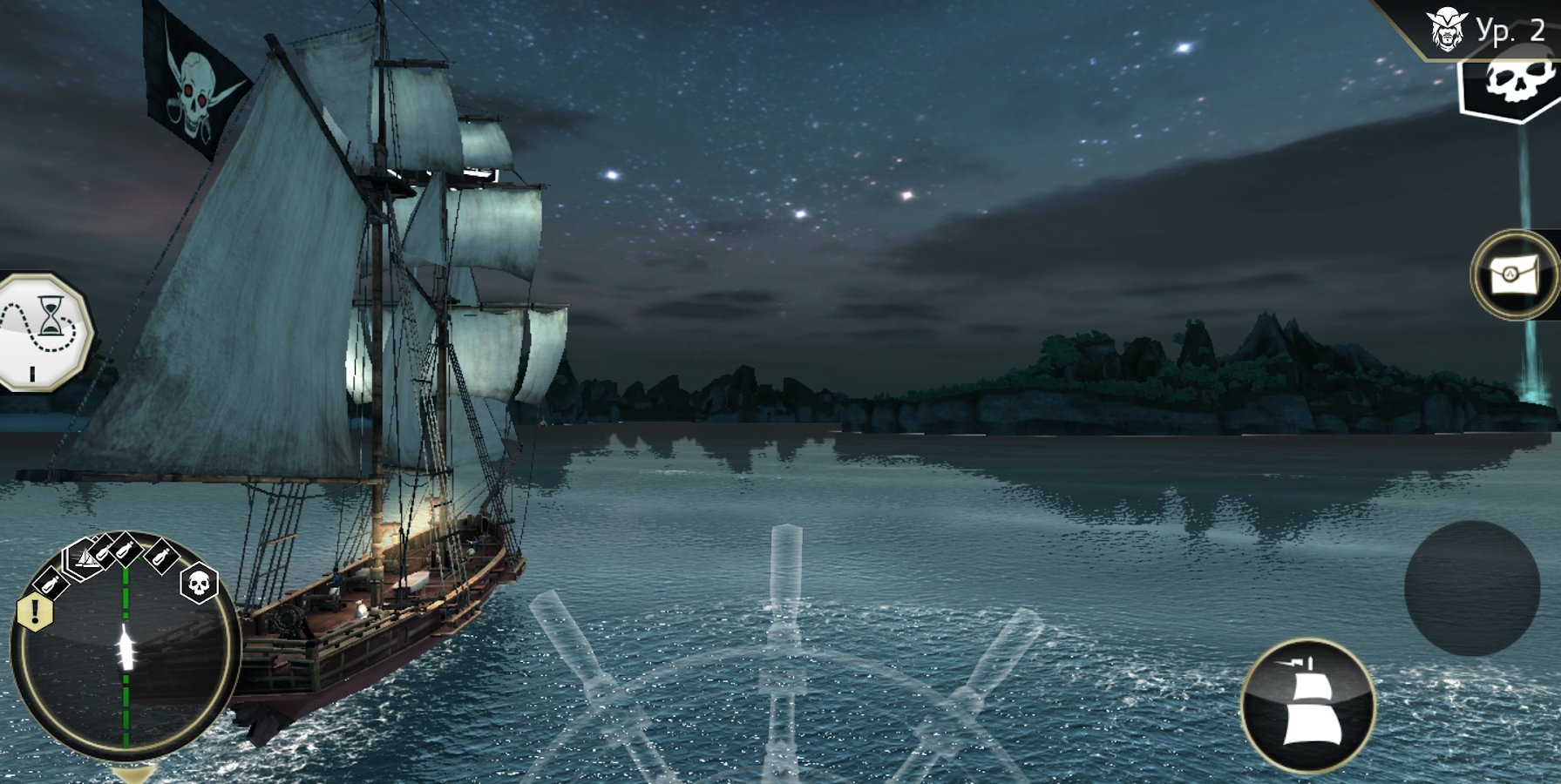Open the sealed letter messages icon
The height and width of the screenshot is (784, 1561).
[1517, 274]
